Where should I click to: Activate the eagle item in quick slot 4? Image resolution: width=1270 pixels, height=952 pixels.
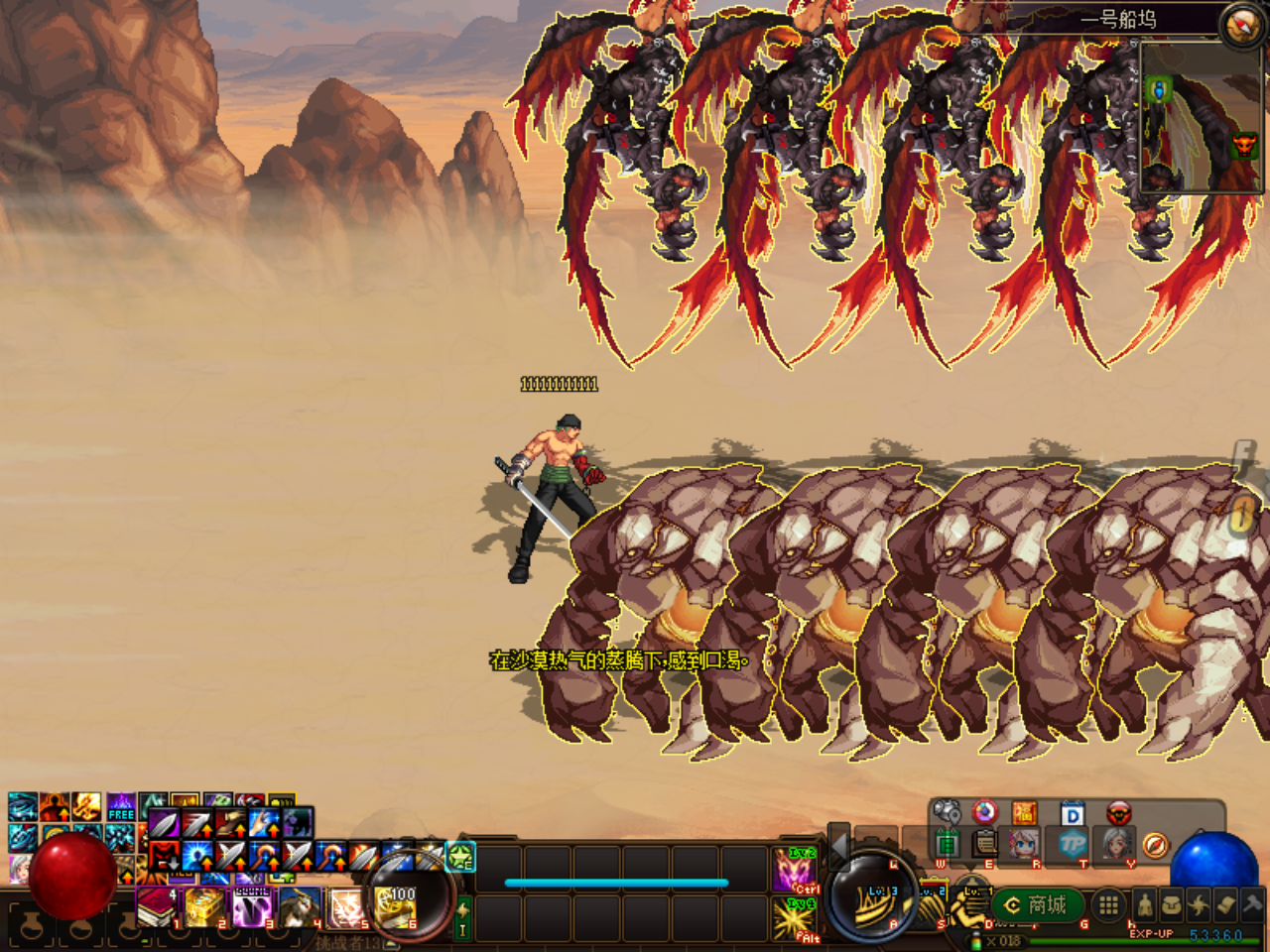(299, 907)
